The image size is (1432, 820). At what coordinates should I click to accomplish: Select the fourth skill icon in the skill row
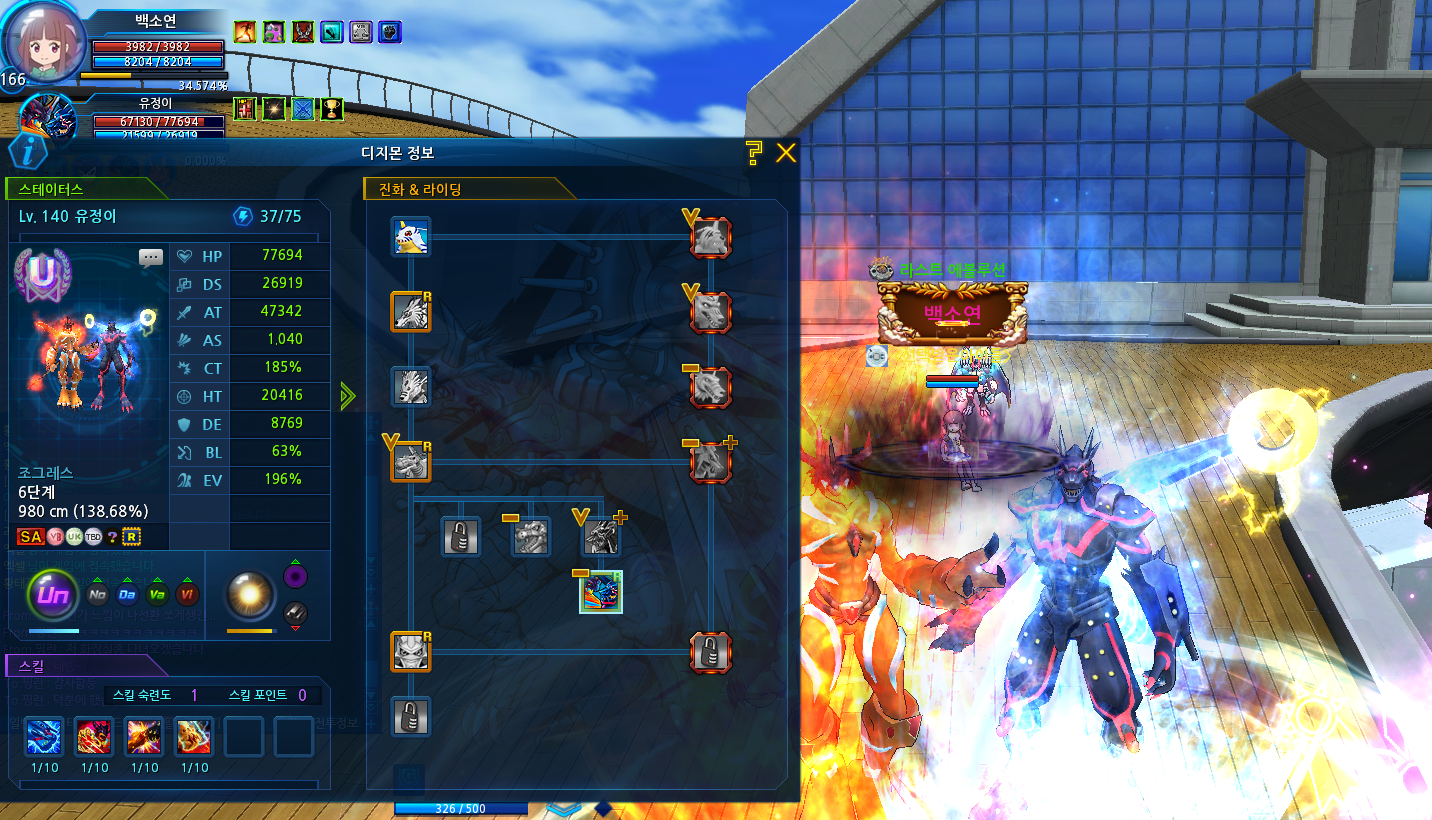point(194,736)
